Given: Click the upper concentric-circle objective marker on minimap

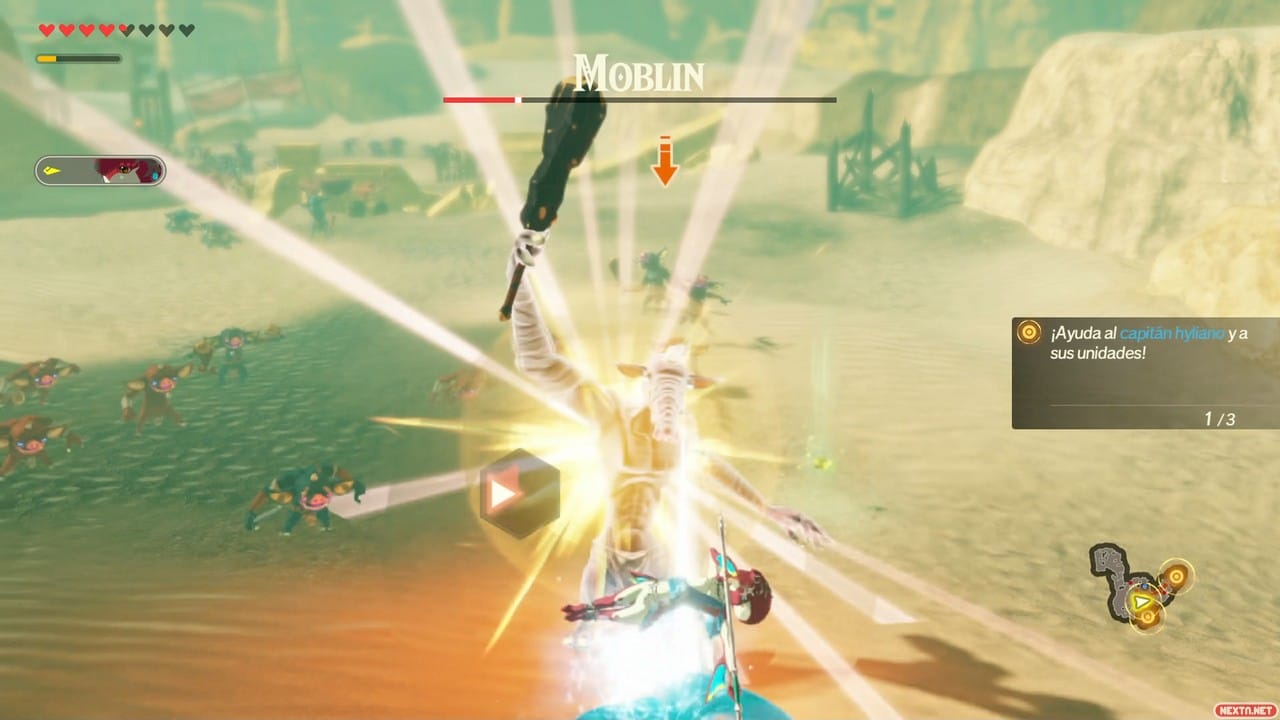Looking at the screenshot, I should [1176, 575].
